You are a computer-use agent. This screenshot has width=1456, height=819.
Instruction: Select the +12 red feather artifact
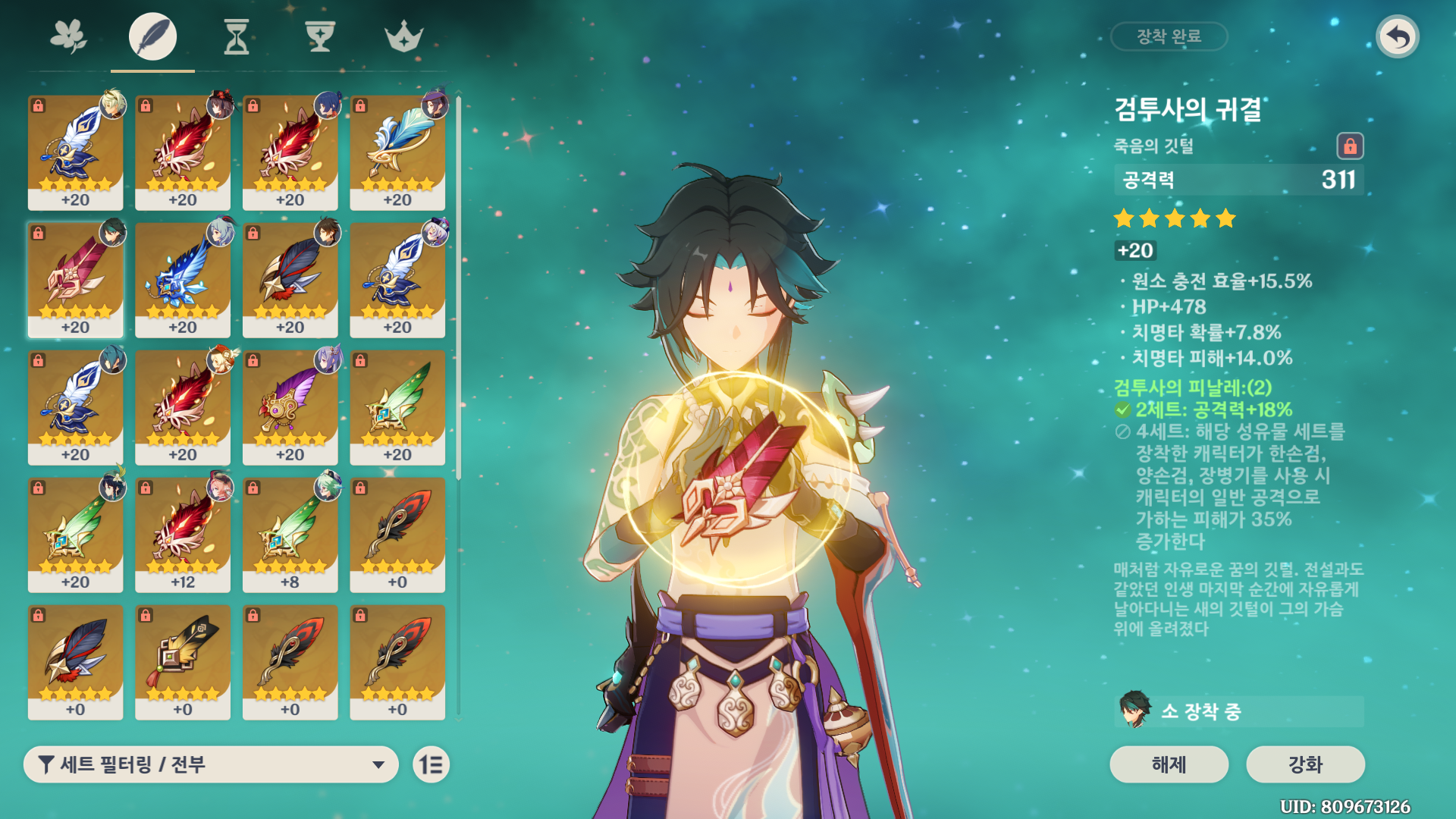[x=183, y=535]
